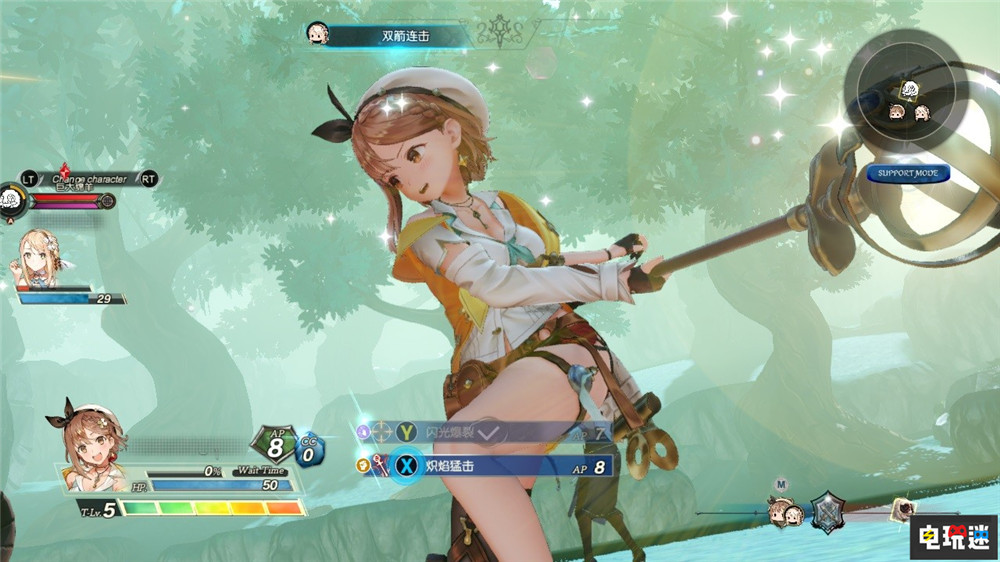The width and height of the screenshot is (1000, 562).
Task: Toggle the Support Mode button
Action: pyautogui.click(x=908, y=173)
